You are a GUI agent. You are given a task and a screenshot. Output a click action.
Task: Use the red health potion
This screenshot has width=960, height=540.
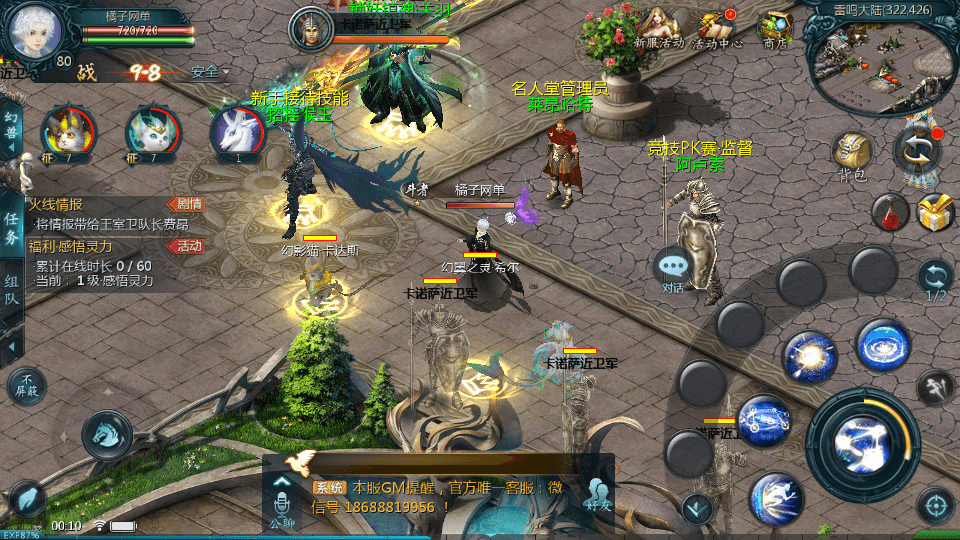[x=889, y=212]
